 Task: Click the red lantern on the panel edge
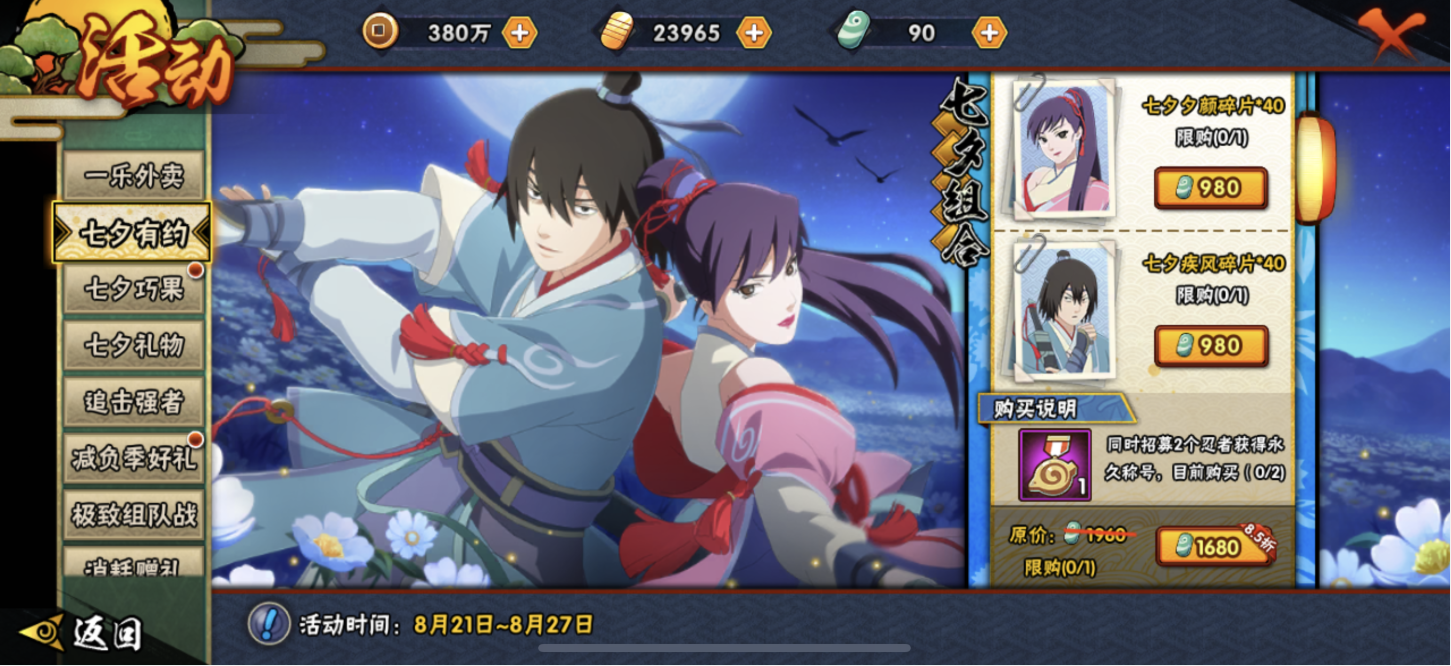(1315, 168)
